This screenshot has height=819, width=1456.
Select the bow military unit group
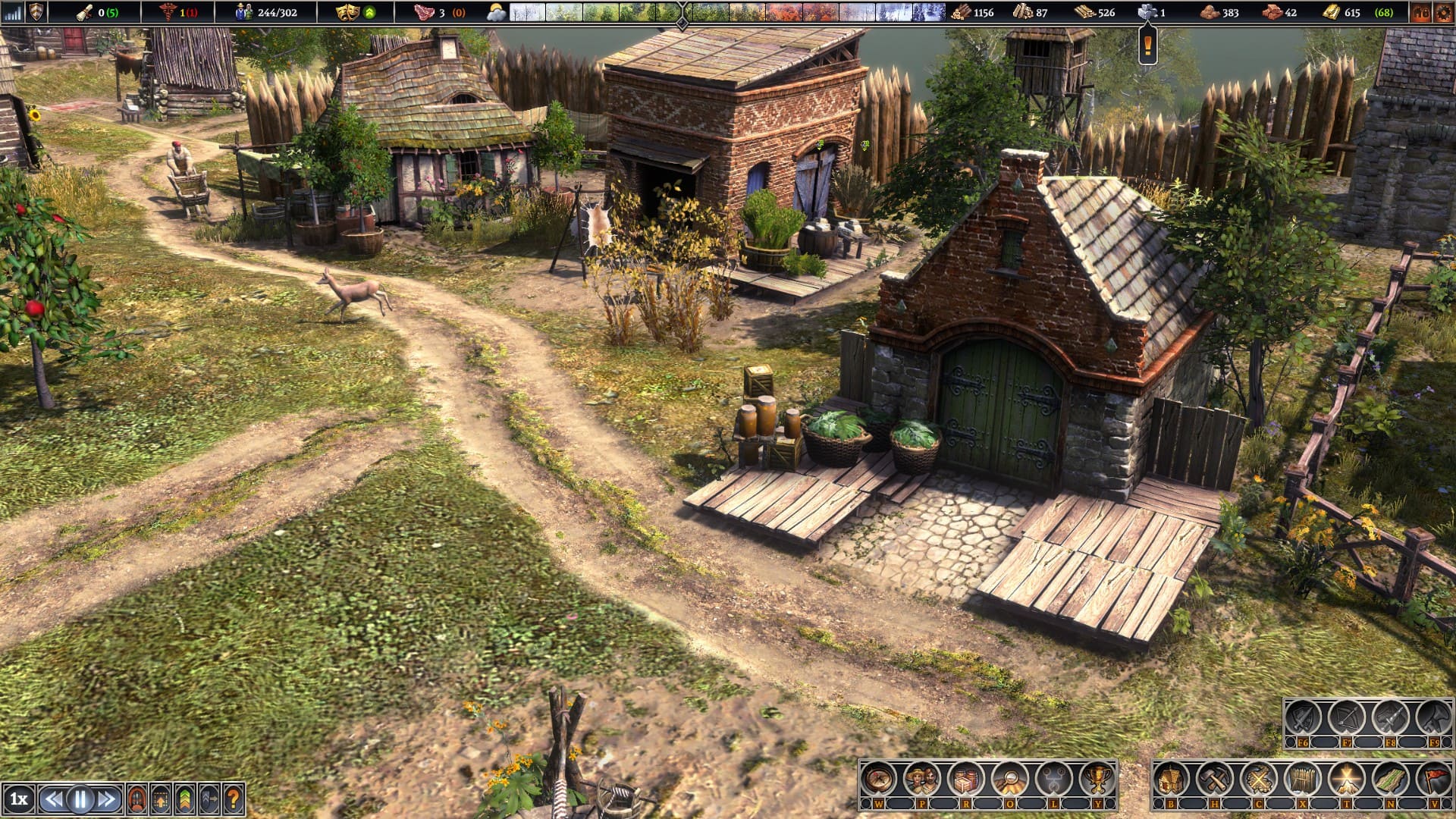[x=1346, y=717]
